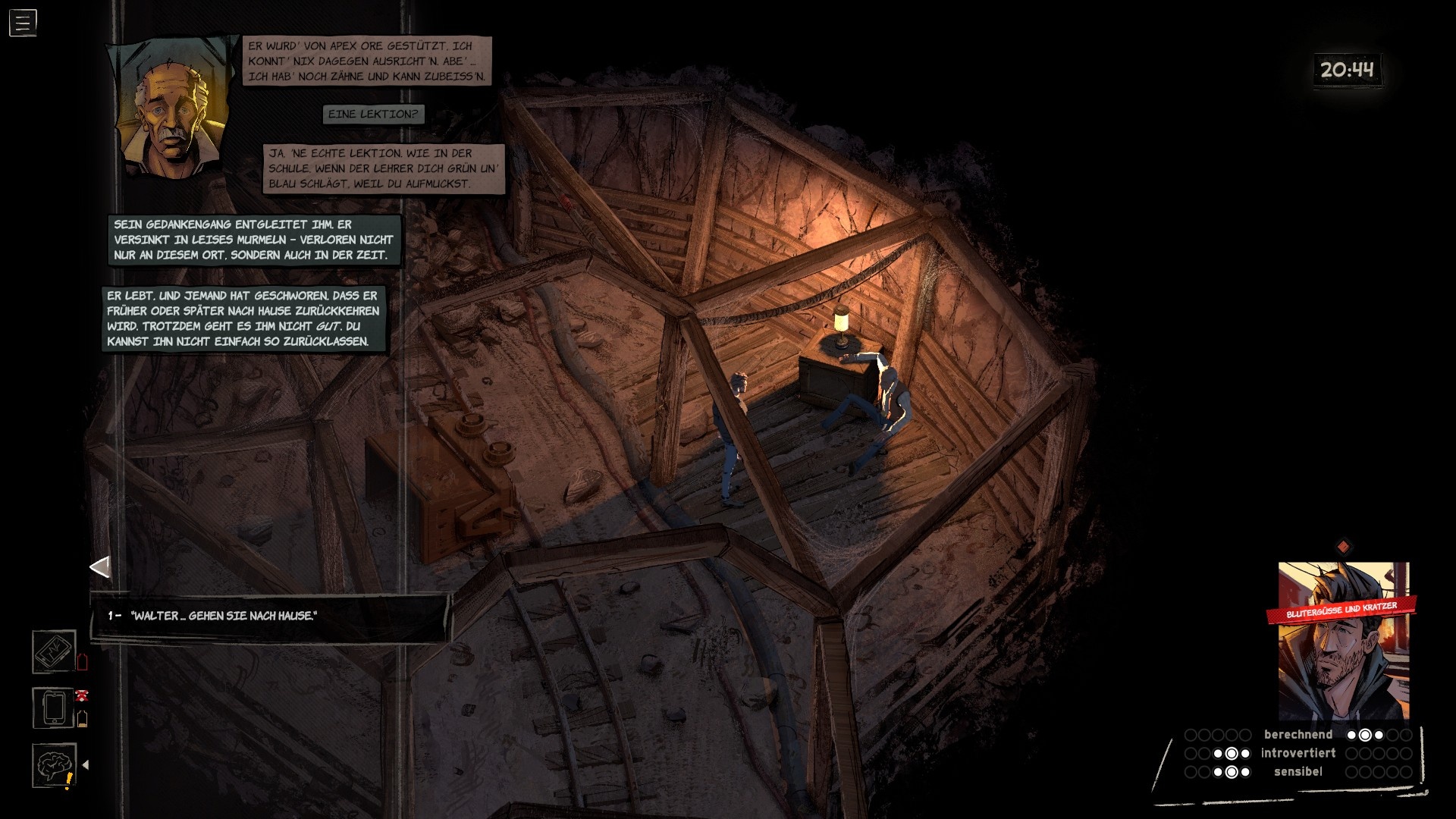Open the intact smartphone icon
Screen dimensions: 1456x819
(x=54, y=708)
